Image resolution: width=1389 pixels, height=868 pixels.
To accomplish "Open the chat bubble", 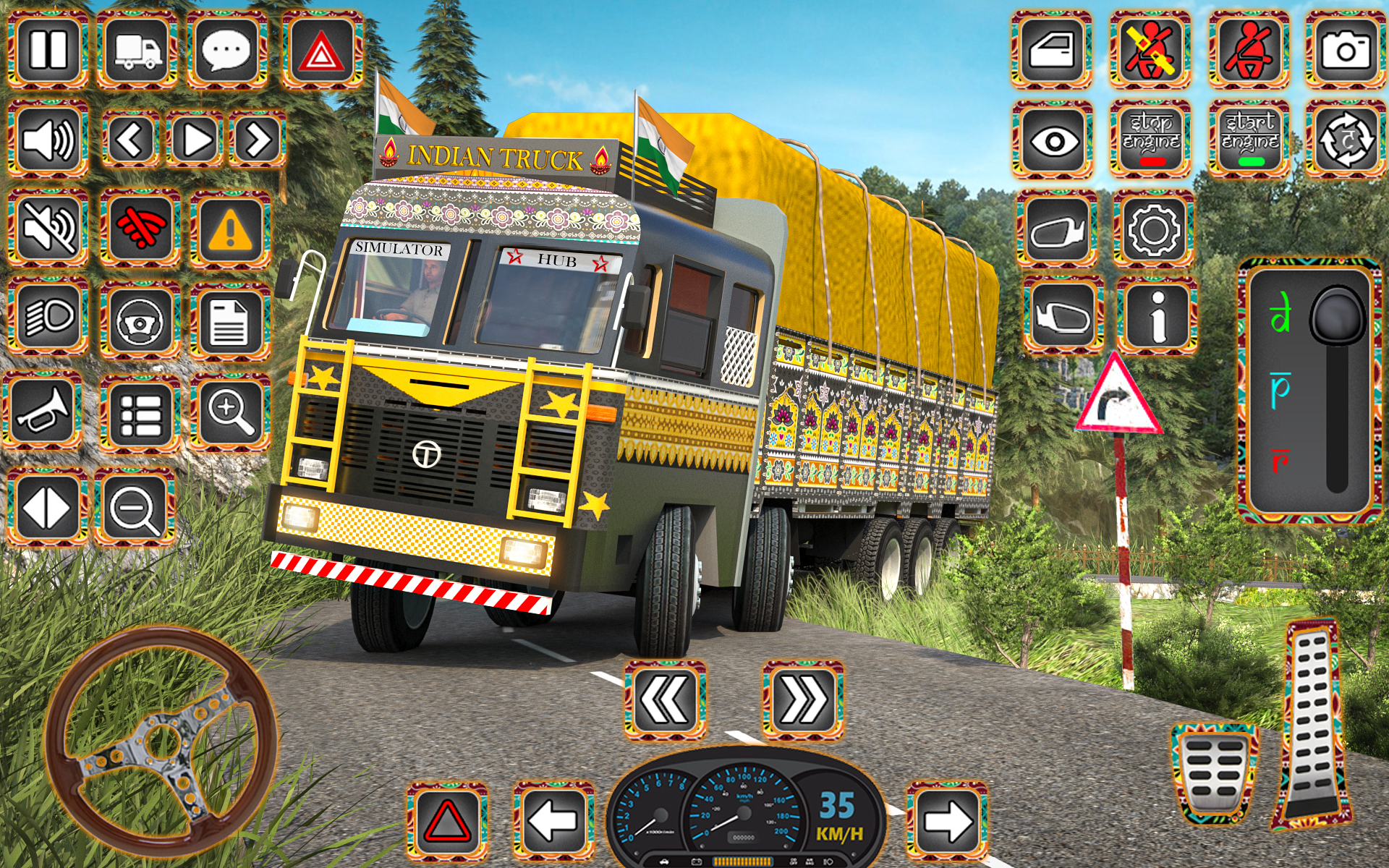I will 224,51.
